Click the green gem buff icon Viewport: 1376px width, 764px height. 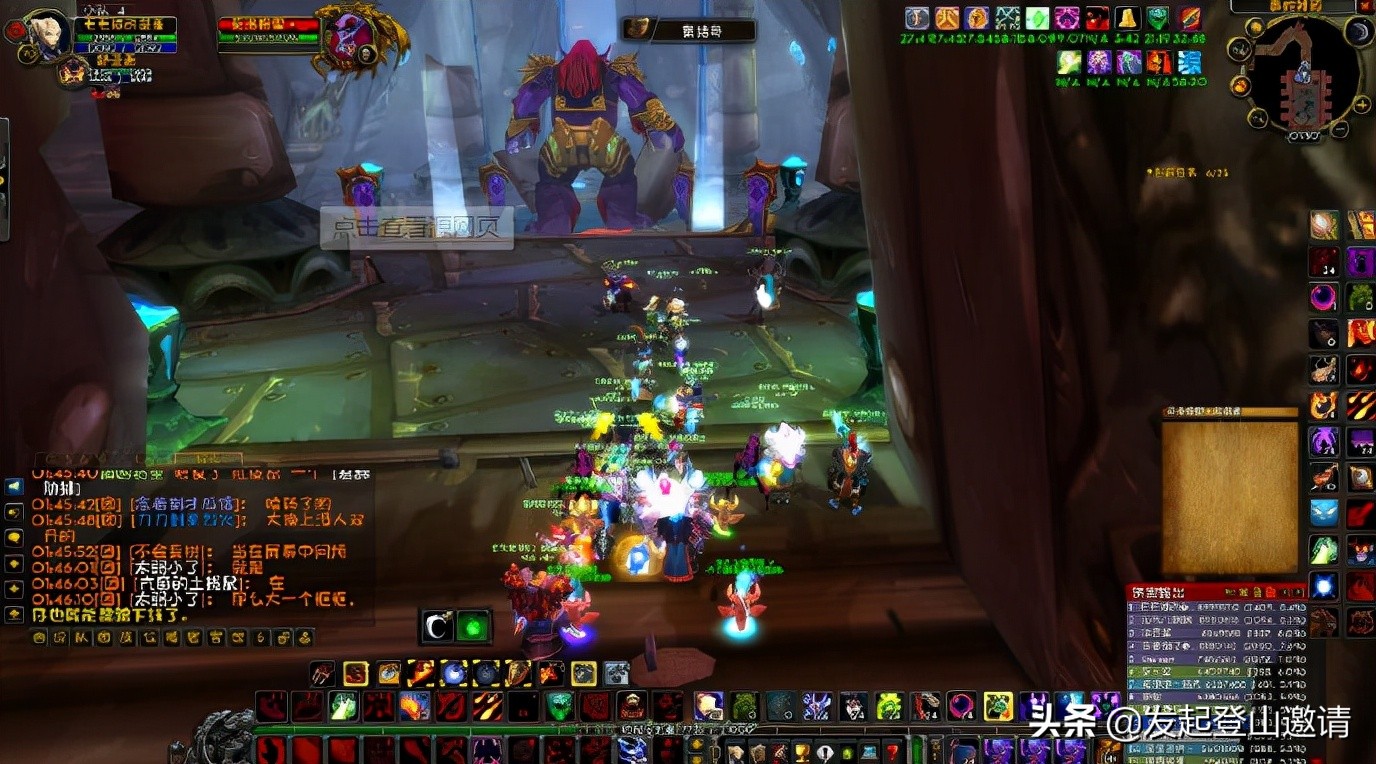pyautogui.click(x=1037, y=18)
